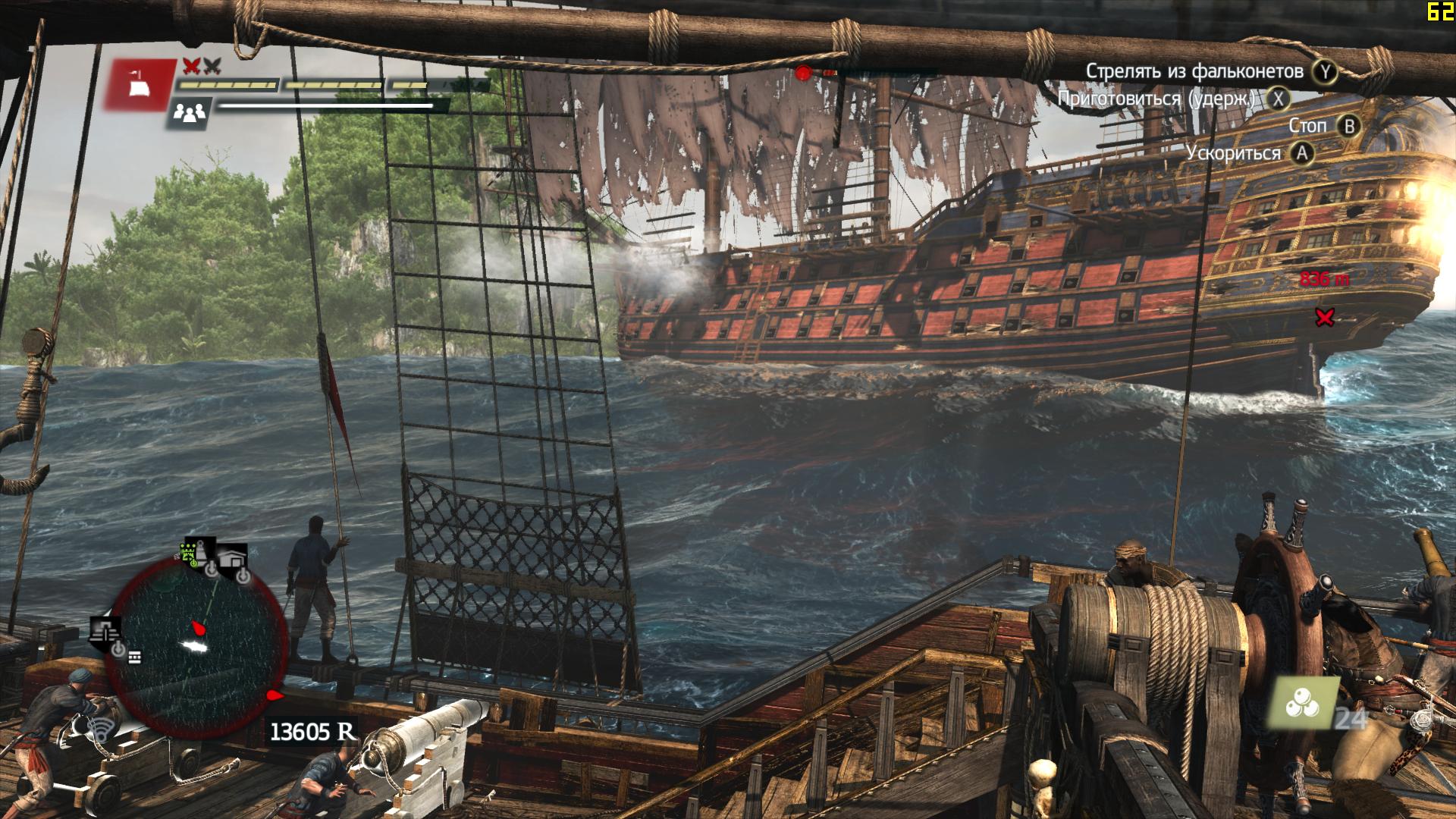Click the red enemy ship indicator above sails
Screen dimensions: 1456x819
(804, 73)
